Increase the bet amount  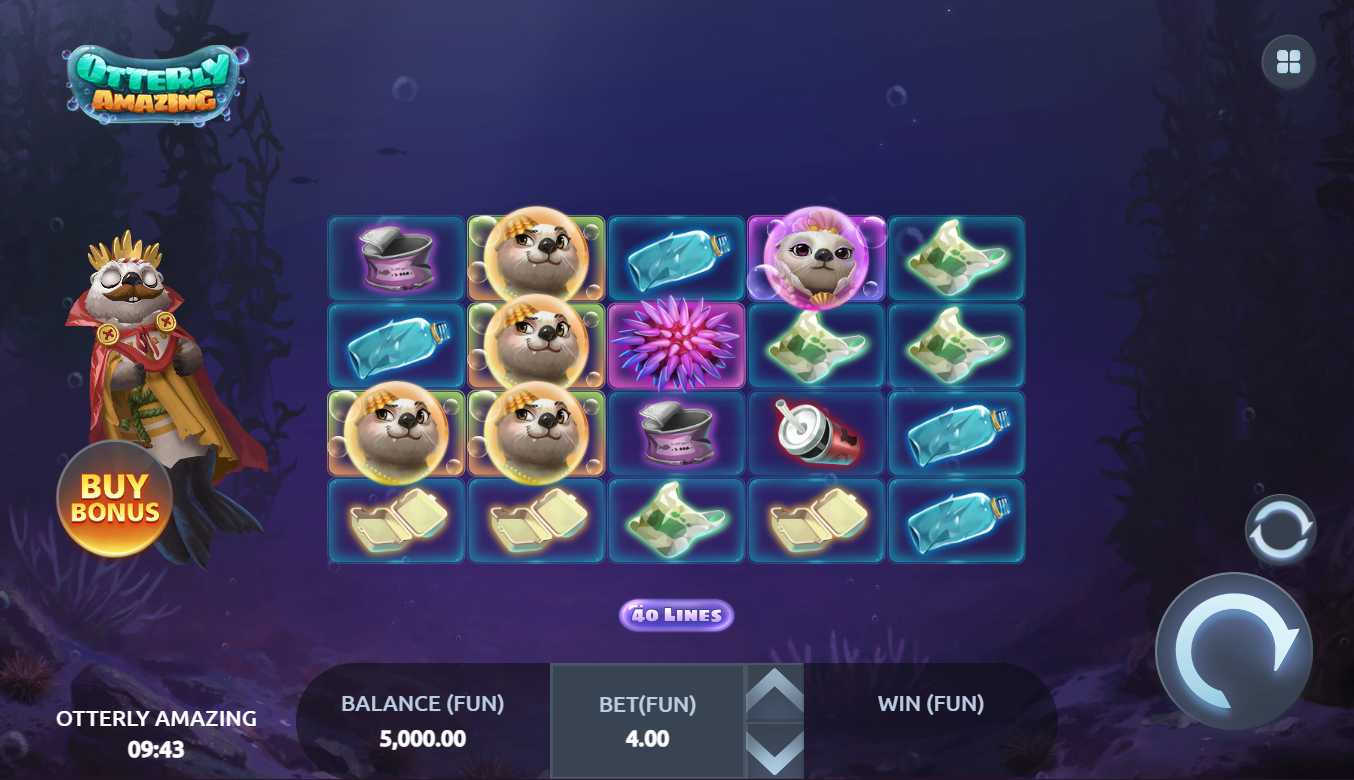[775, 692]
